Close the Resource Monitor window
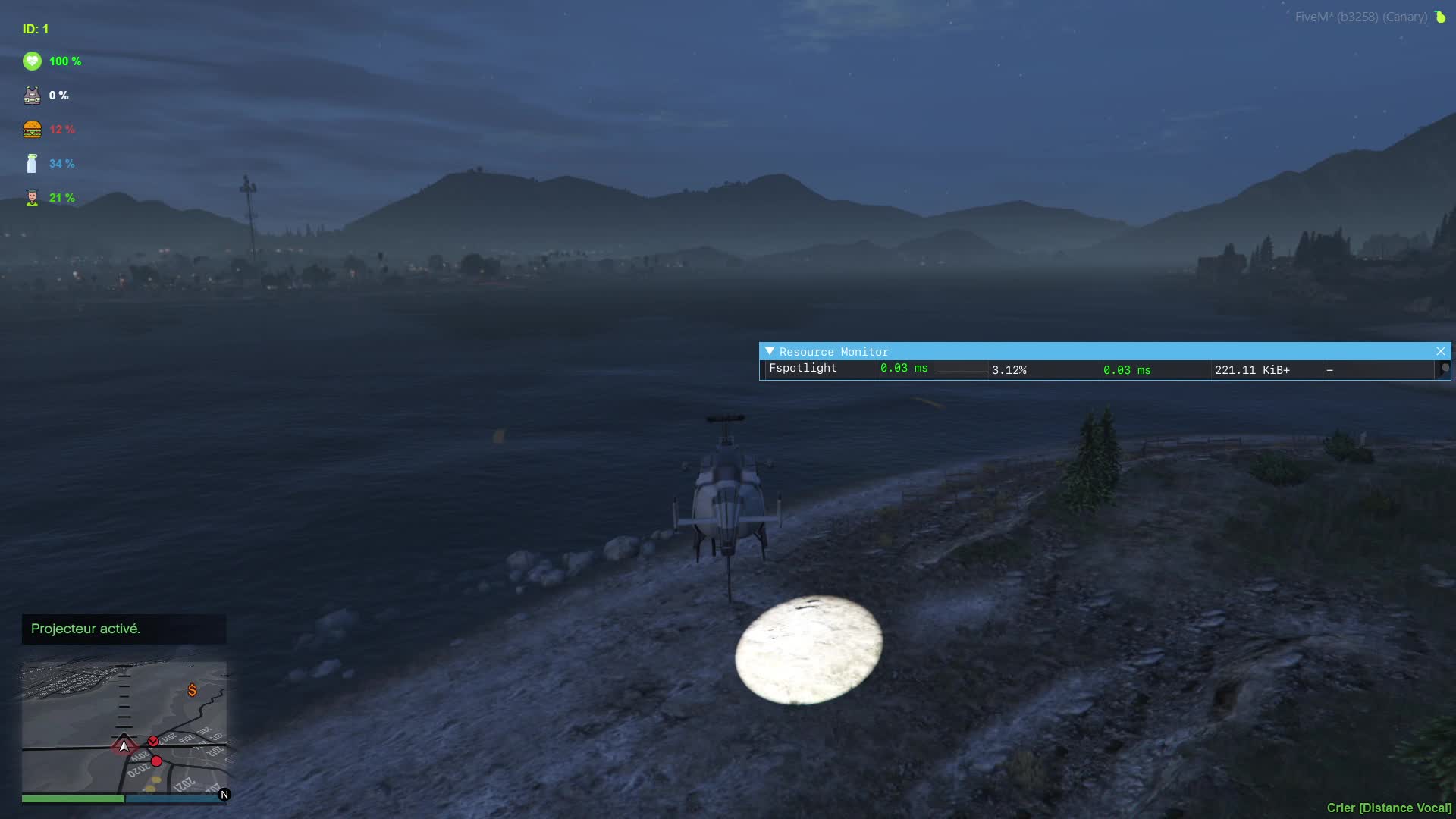This screenshot has height=819, width=1456. 1440,351
